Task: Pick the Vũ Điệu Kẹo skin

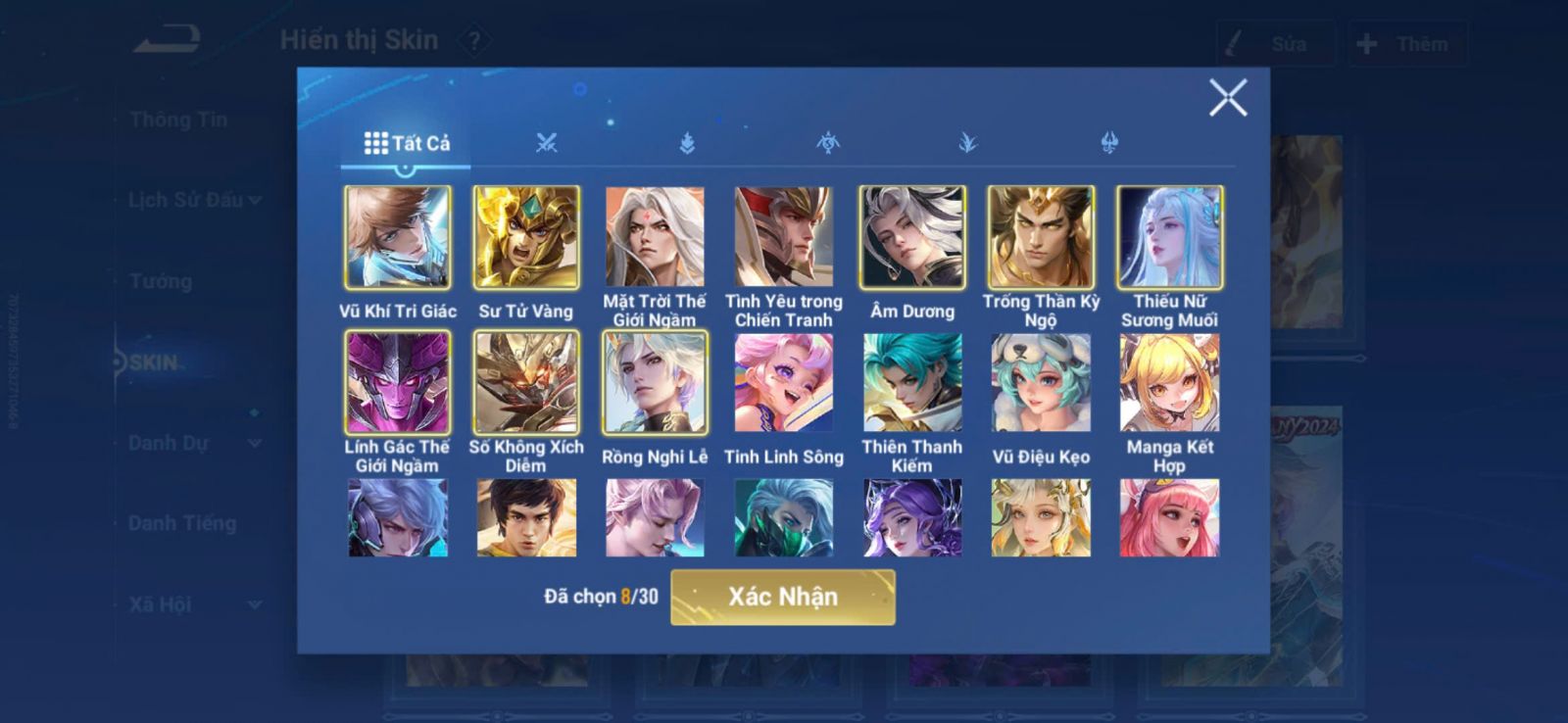Action: 1041,383
